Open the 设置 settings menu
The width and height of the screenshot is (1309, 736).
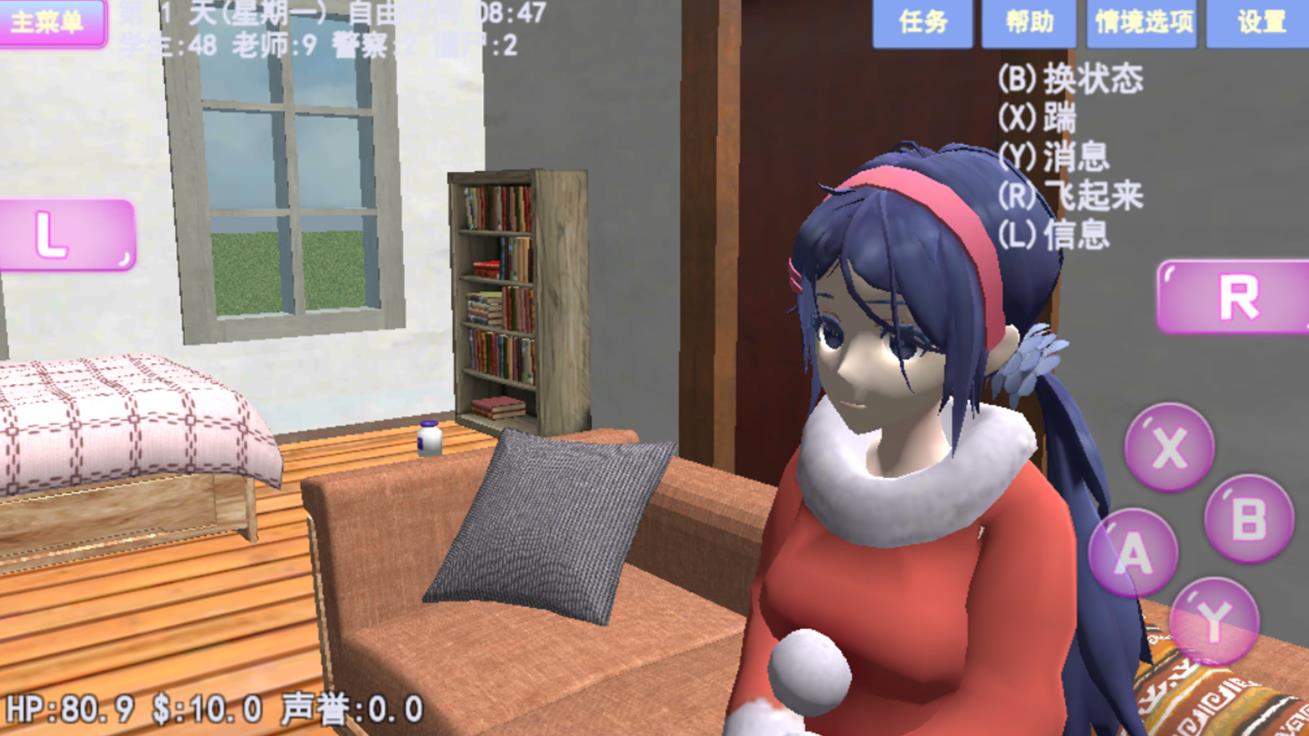(x=1259, y=23)
